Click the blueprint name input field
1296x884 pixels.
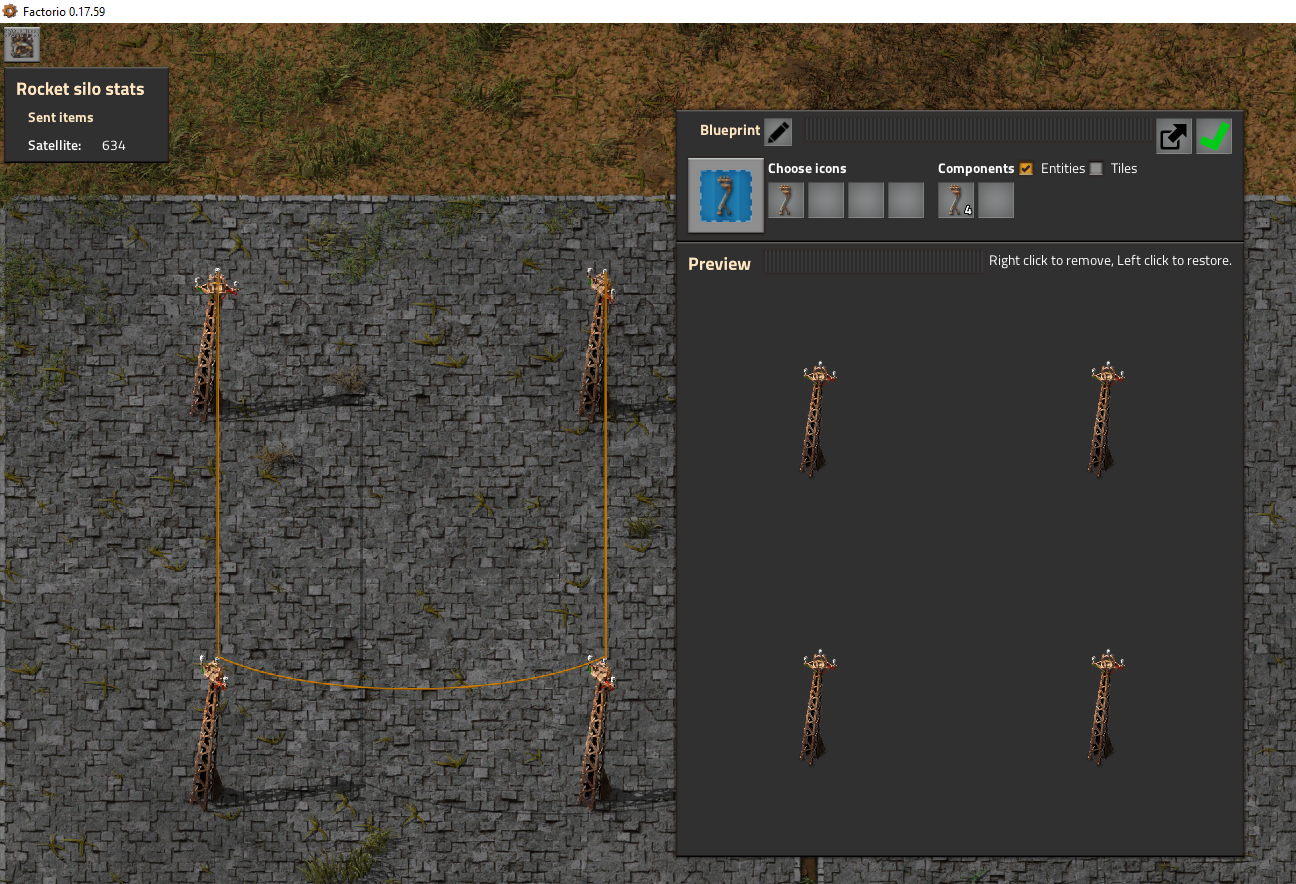click(x=975, y=130)
